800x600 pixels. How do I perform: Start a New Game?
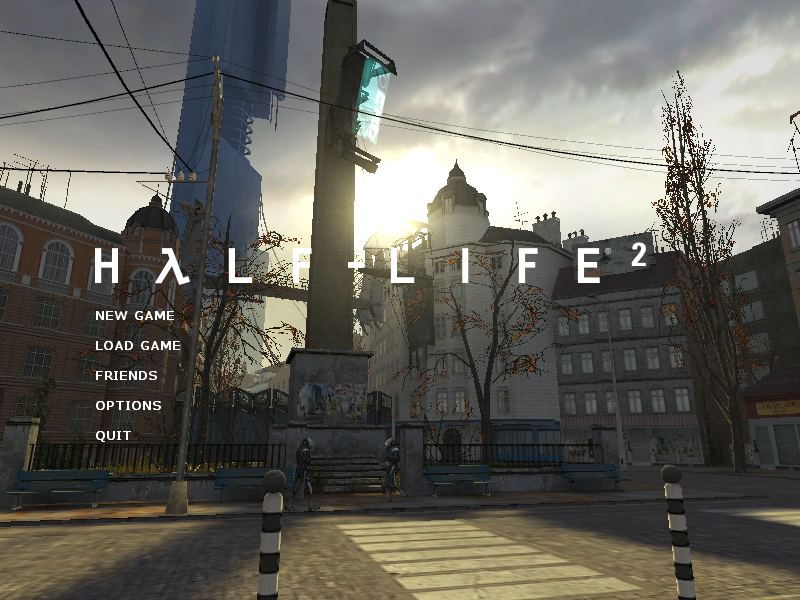[x=135, y=316]
